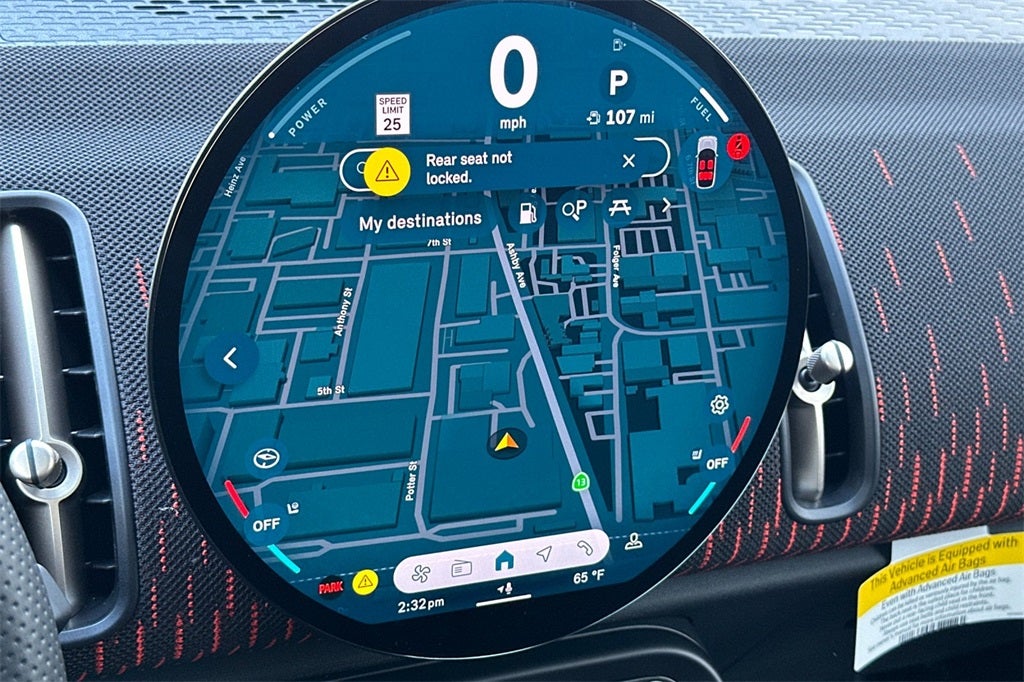Open the radio media menu

point(461,568)
